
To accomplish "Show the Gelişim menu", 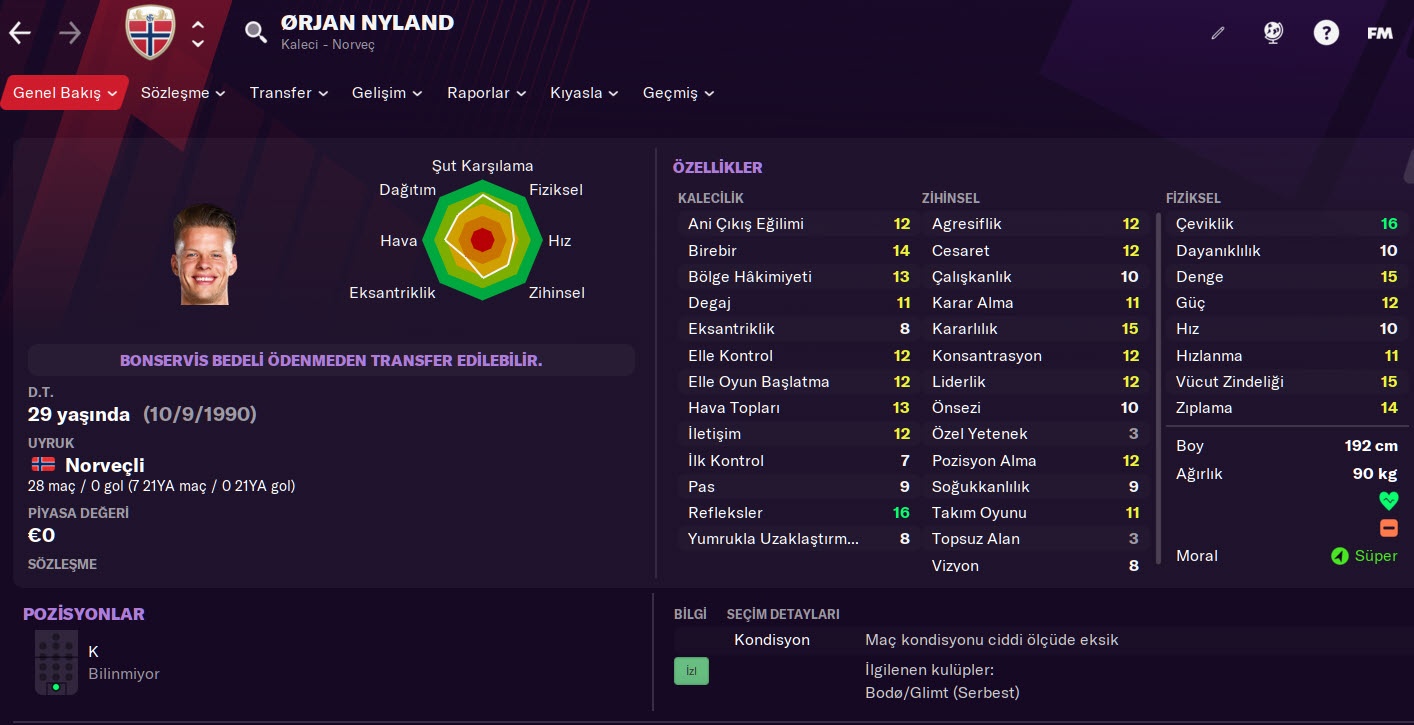I will coord(387,93).
